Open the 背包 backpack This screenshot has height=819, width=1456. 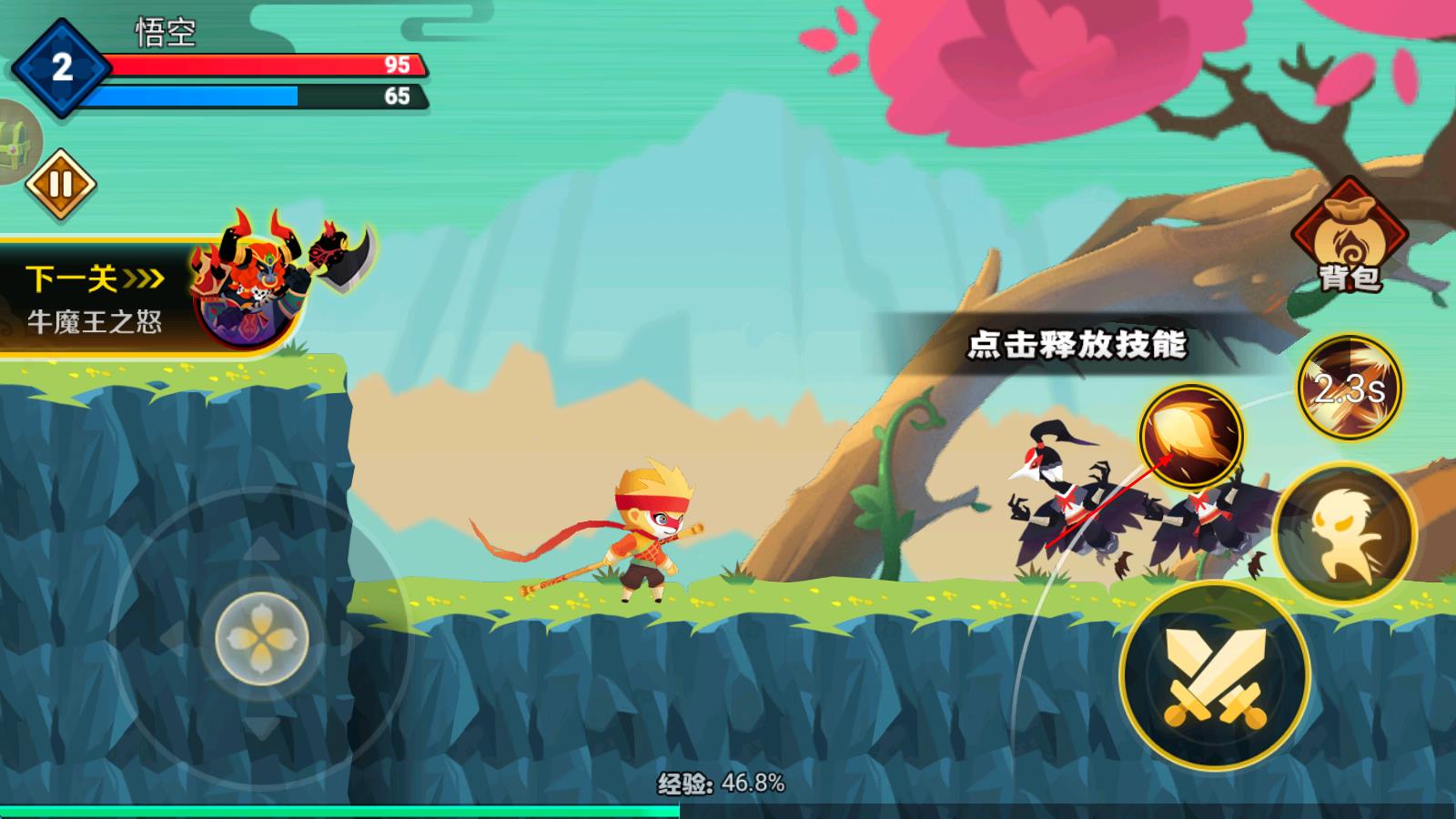coord(1349,238)
